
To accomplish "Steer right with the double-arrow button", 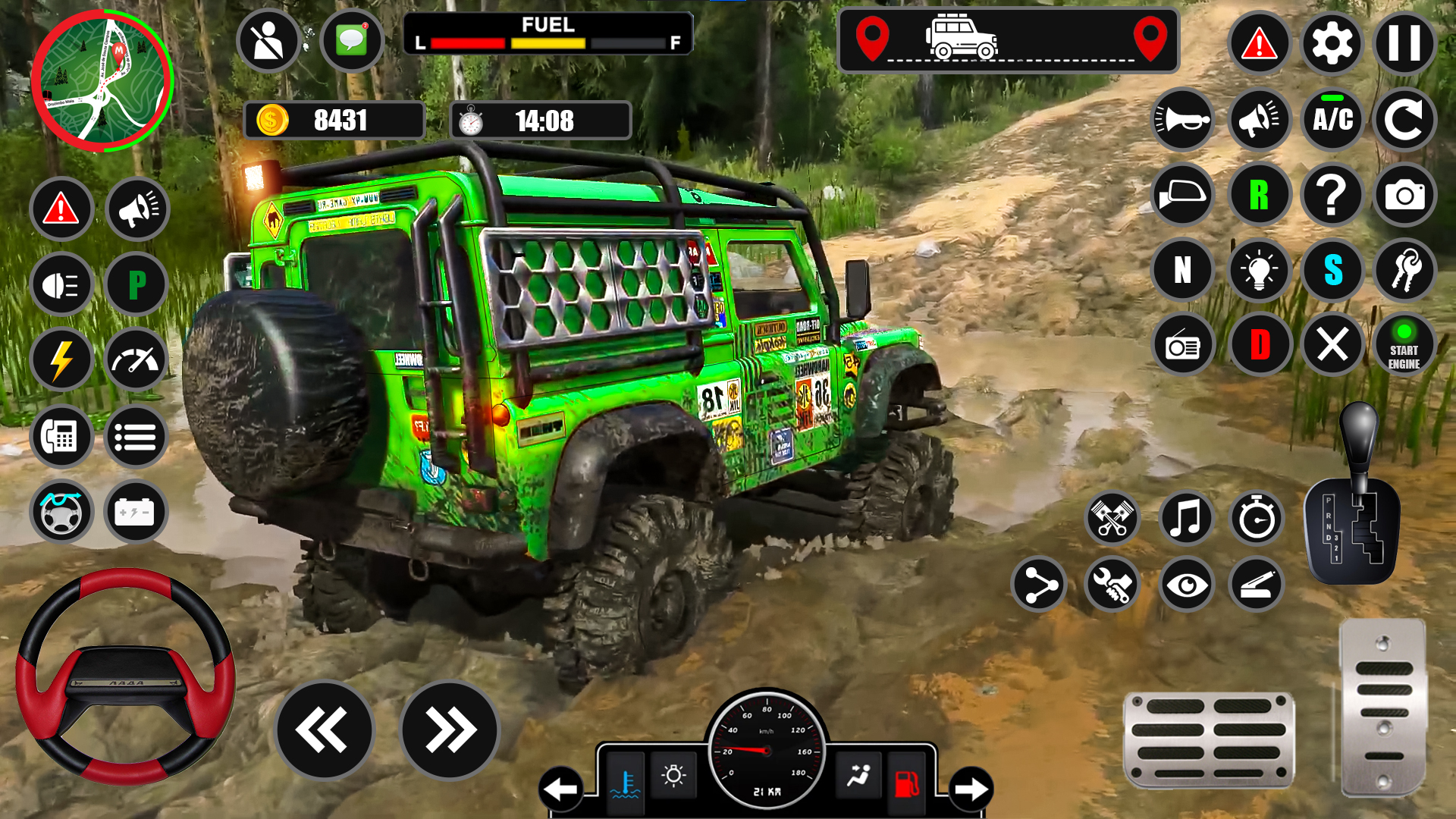I will click(450, 730).
